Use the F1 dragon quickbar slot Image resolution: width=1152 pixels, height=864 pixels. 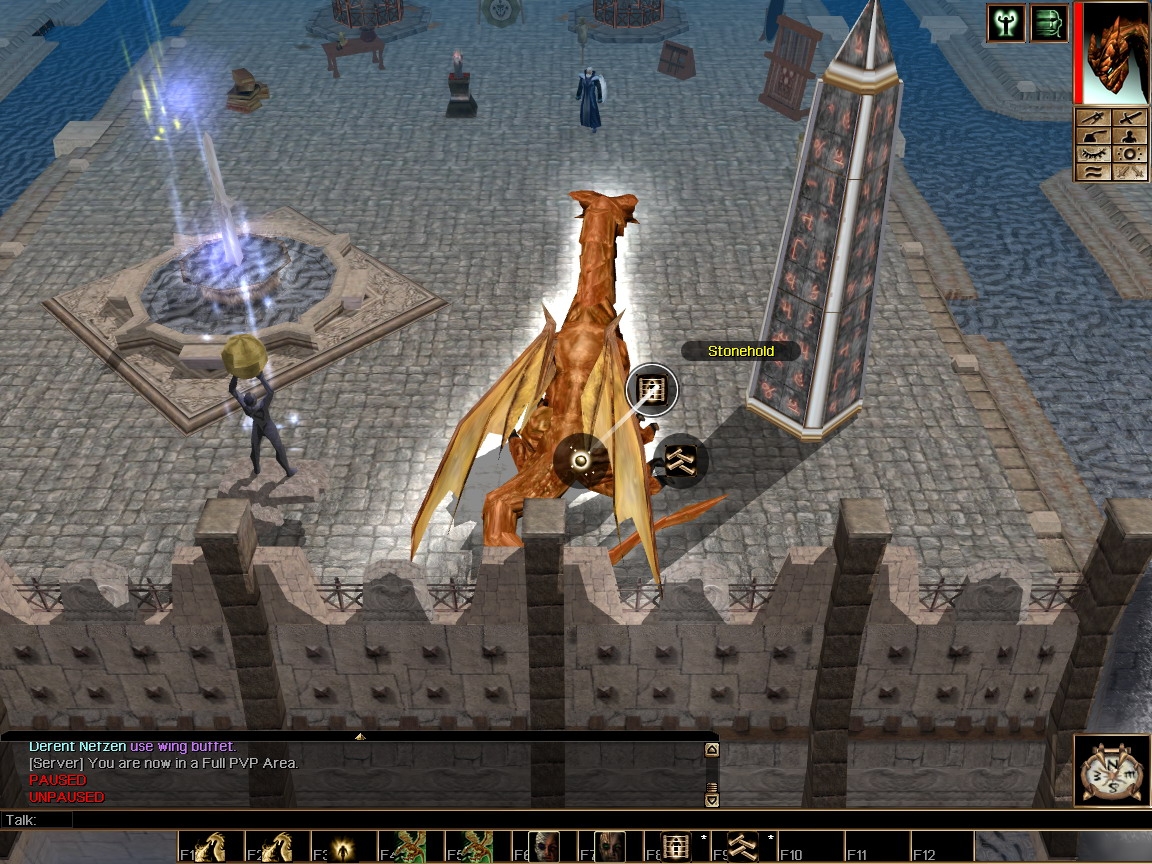209,846
